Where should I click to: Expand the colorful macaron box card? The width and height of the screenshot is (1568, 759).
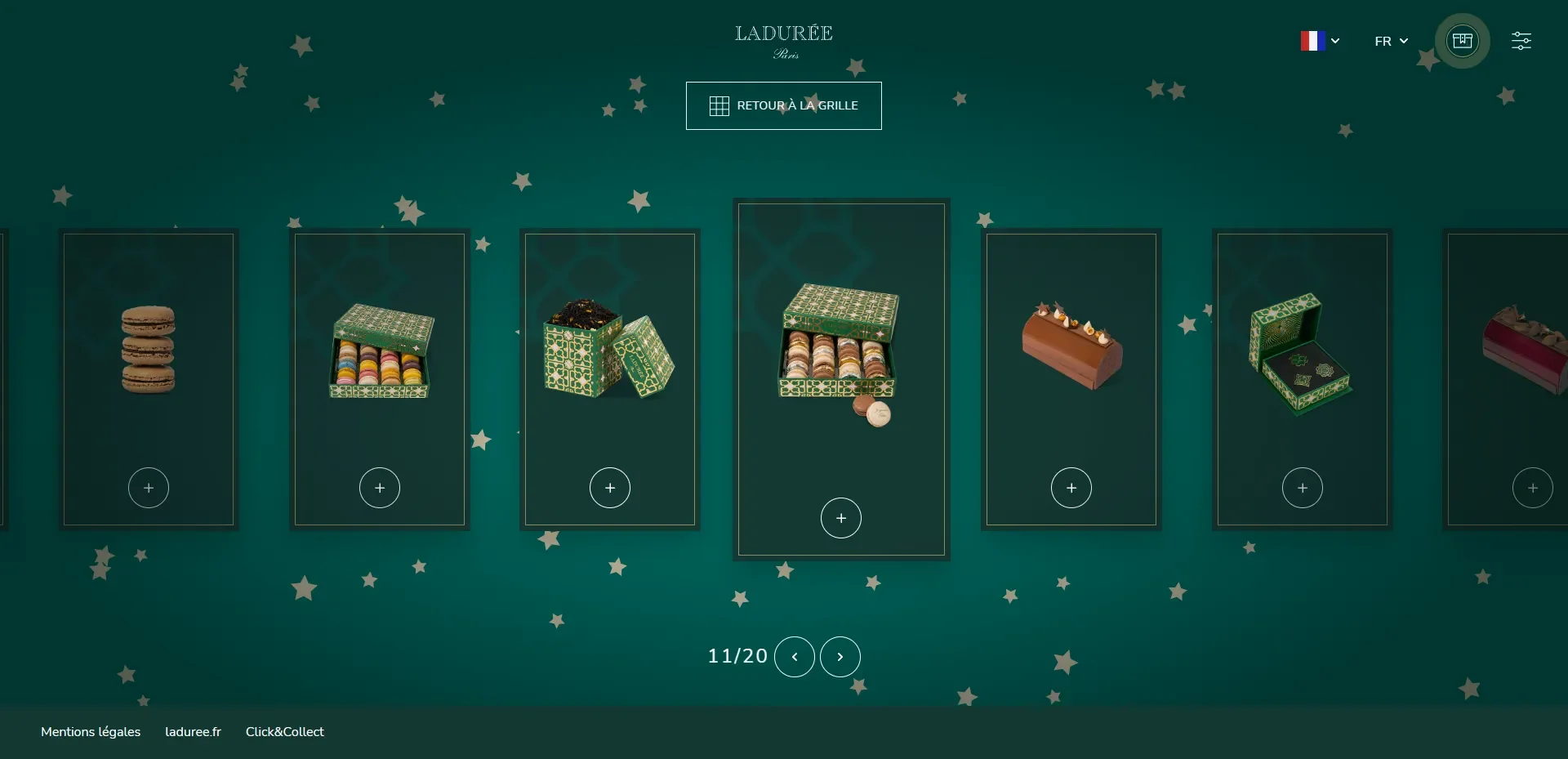tap(380, 488)
